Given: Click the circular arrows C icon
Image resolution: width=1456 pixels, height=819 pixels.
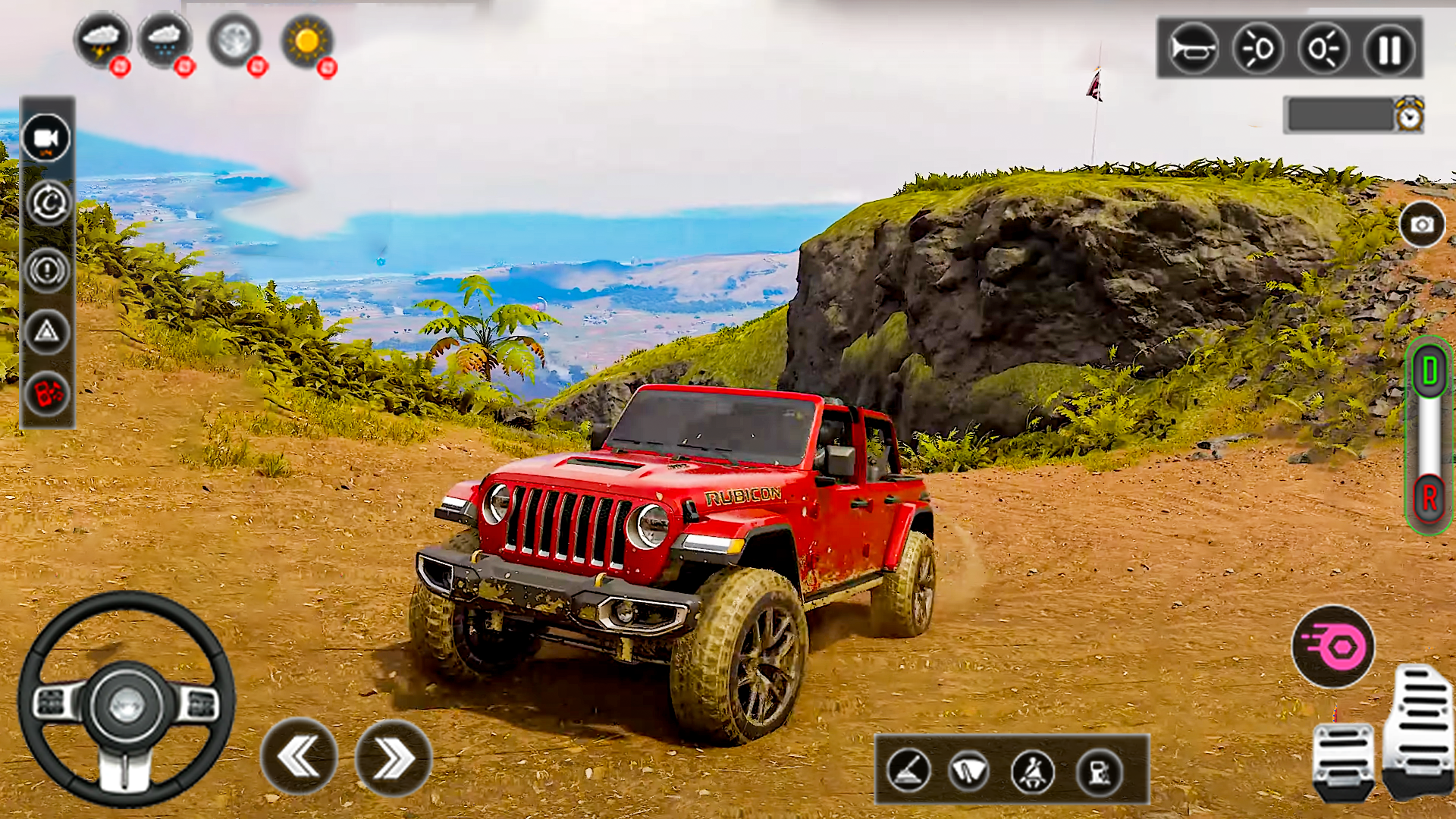Looking at the screenshot, I should pyautogui.click(x=48, y=203).
